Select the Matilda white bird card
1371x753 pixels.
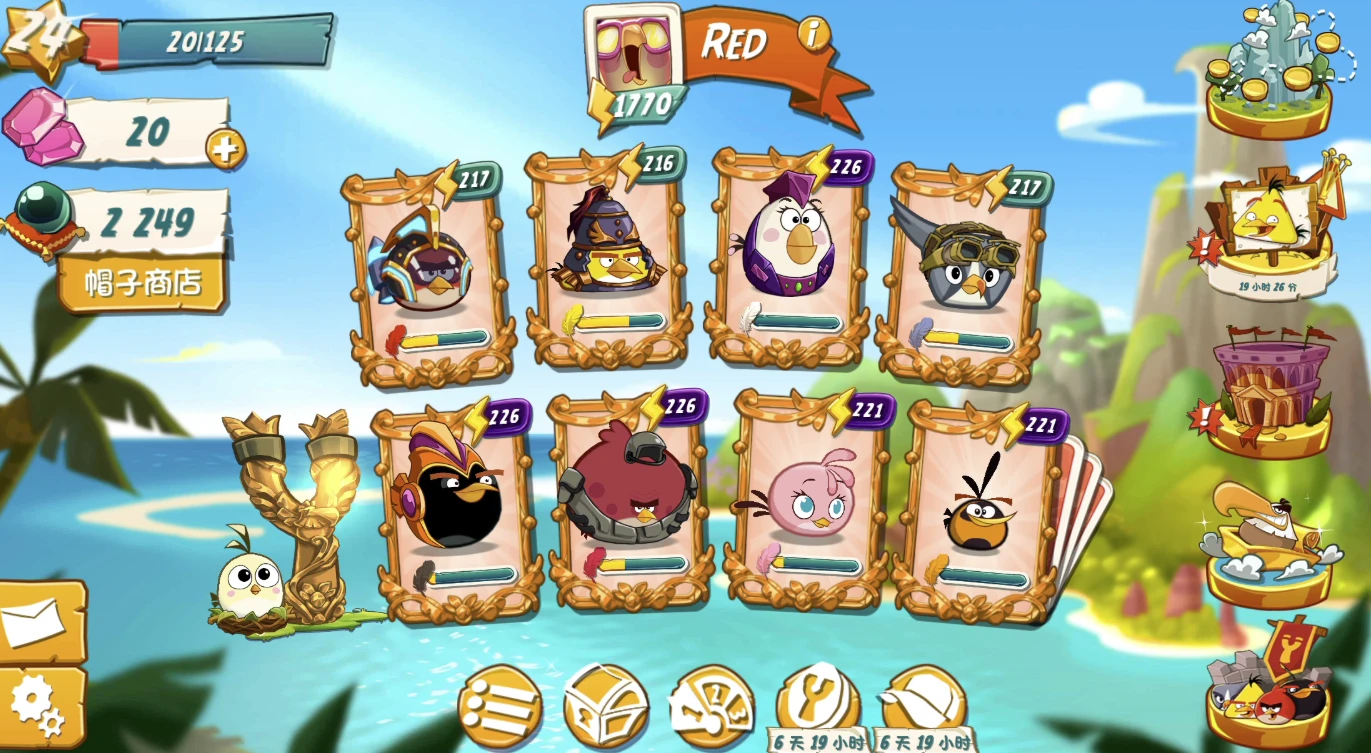pyautogui.click(x=788, y=255)
